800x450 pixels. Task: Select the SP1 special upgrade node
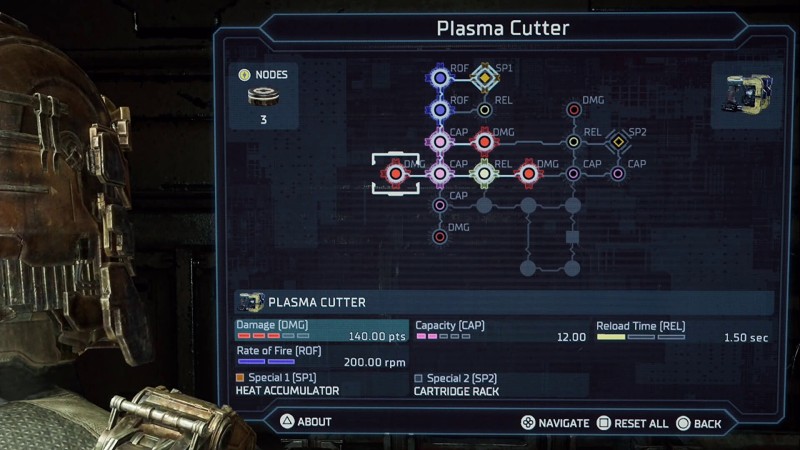(484, 77)
